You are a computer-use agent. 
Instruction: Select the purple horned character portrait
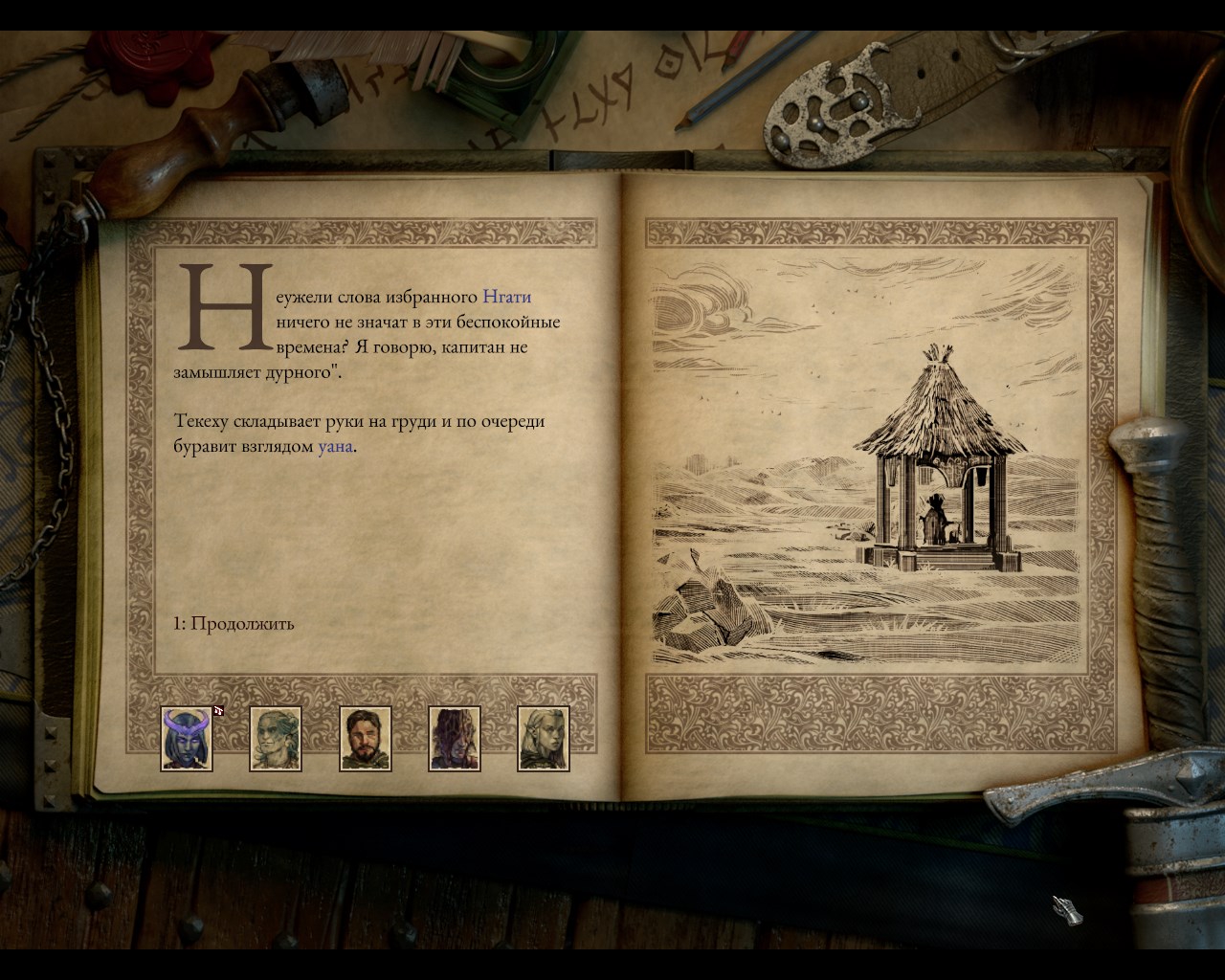coord(187,739)
